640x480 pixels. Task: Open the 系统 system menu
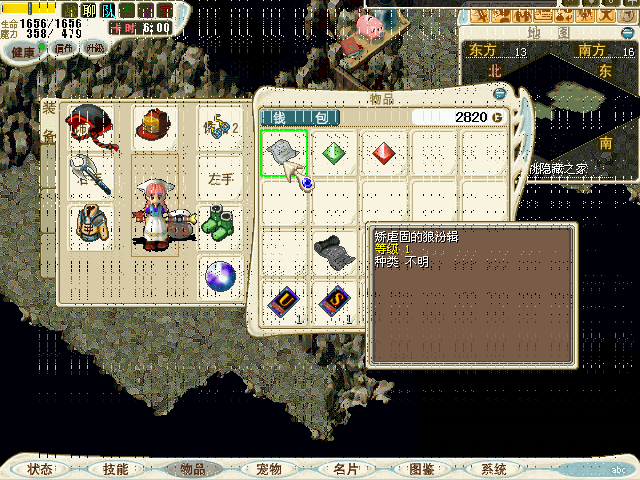tap(494, 468)
